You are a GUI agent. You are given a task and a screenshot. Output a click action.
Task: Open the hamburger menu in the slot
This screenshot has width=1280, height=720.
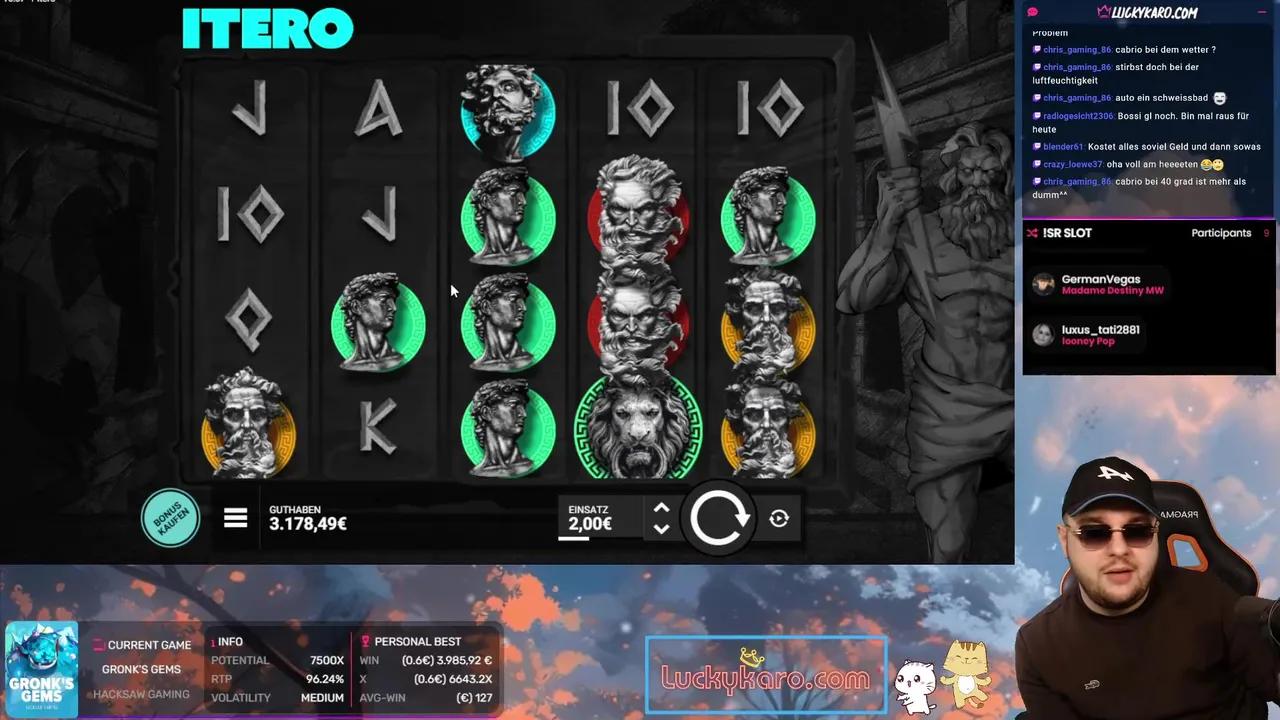(x=235, y=518)
